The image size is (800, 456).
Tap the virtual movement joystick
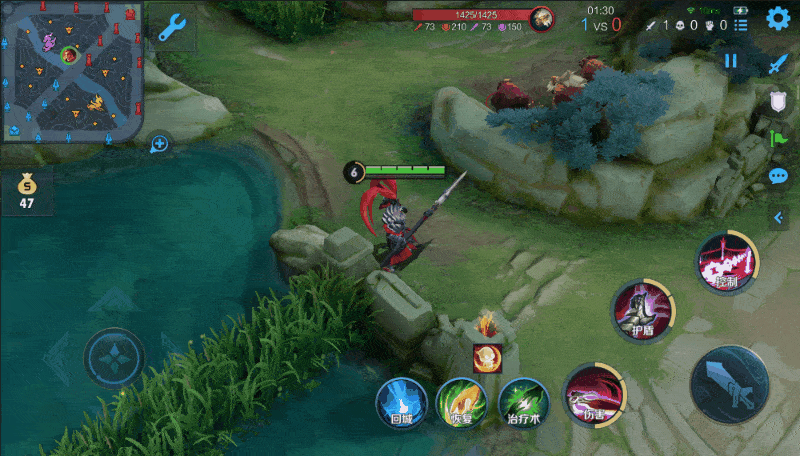point(114,357)
